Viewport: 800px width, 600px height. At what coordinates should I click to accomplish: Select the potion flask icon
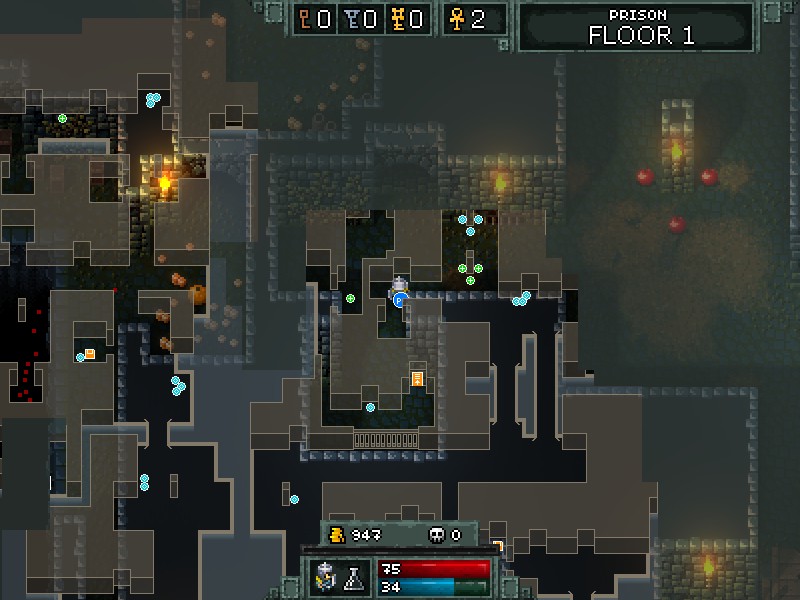point(352,577)
